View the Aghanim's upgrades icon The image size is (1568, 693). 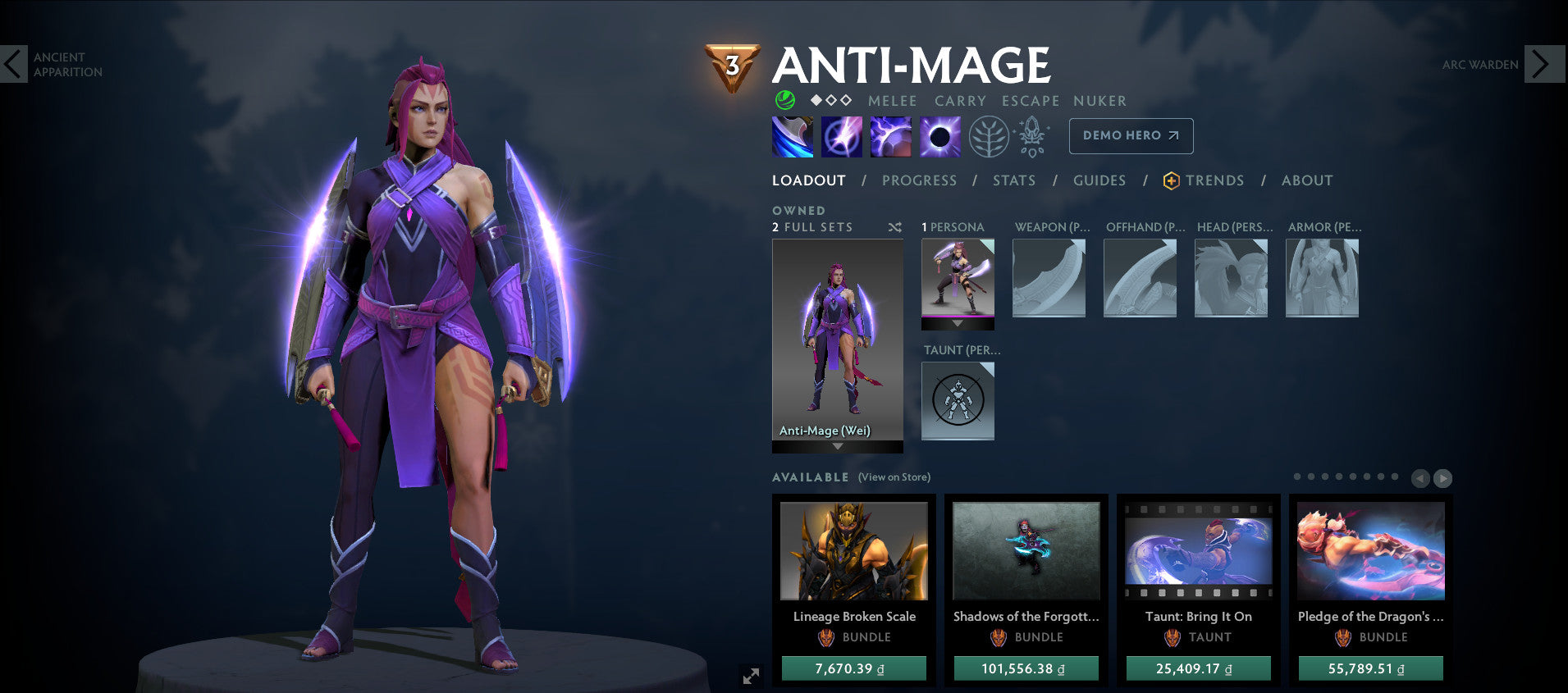[1032, 135]
